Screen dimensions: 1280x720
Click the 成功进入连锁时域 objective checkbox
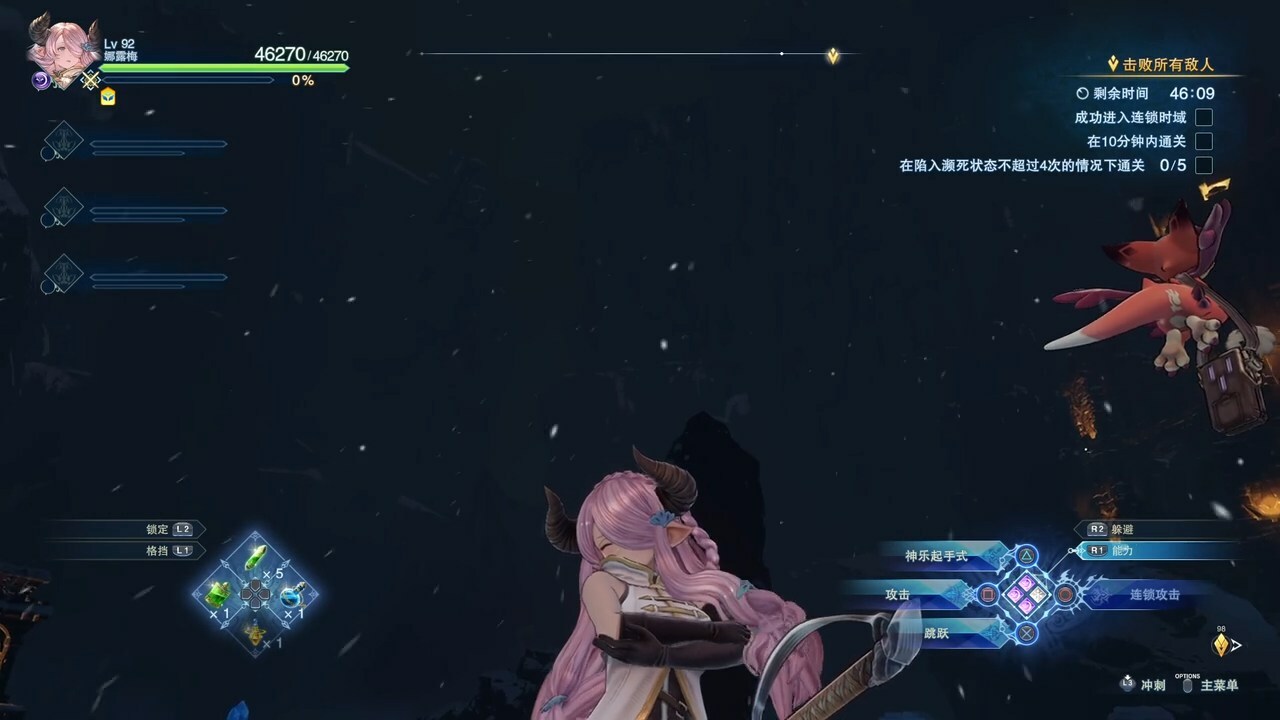pos(1204,117)
